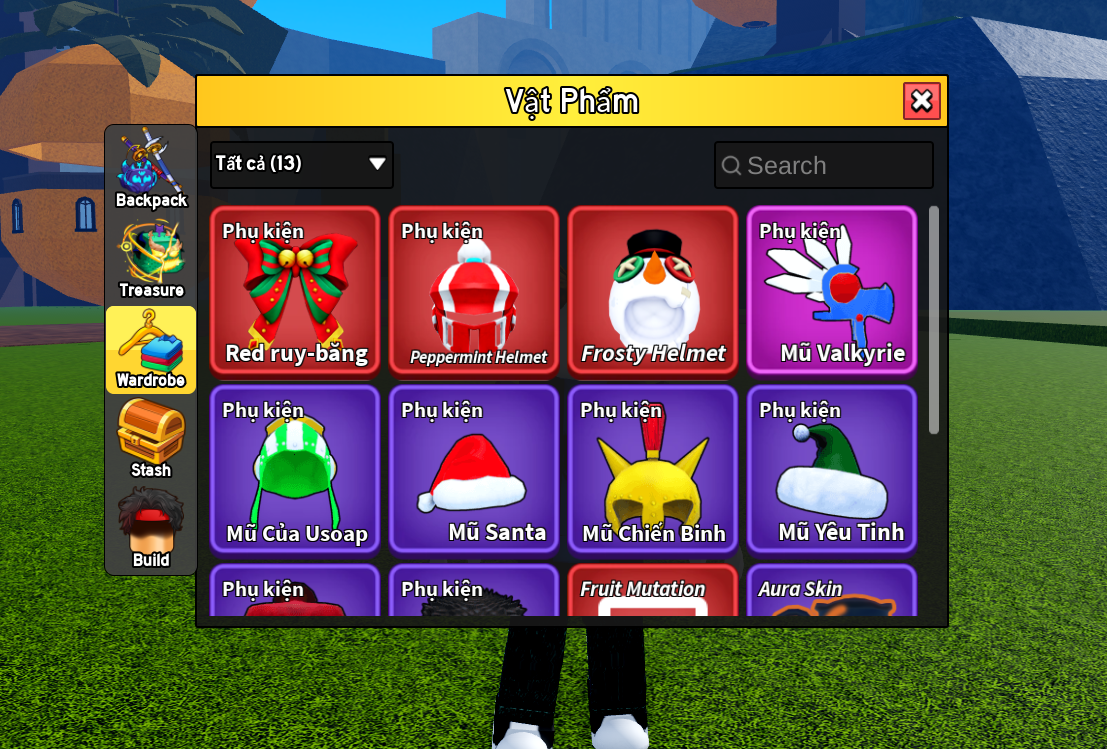Close the Vật Phẩm window
The image size is (1107, 749).
(921, 101)
